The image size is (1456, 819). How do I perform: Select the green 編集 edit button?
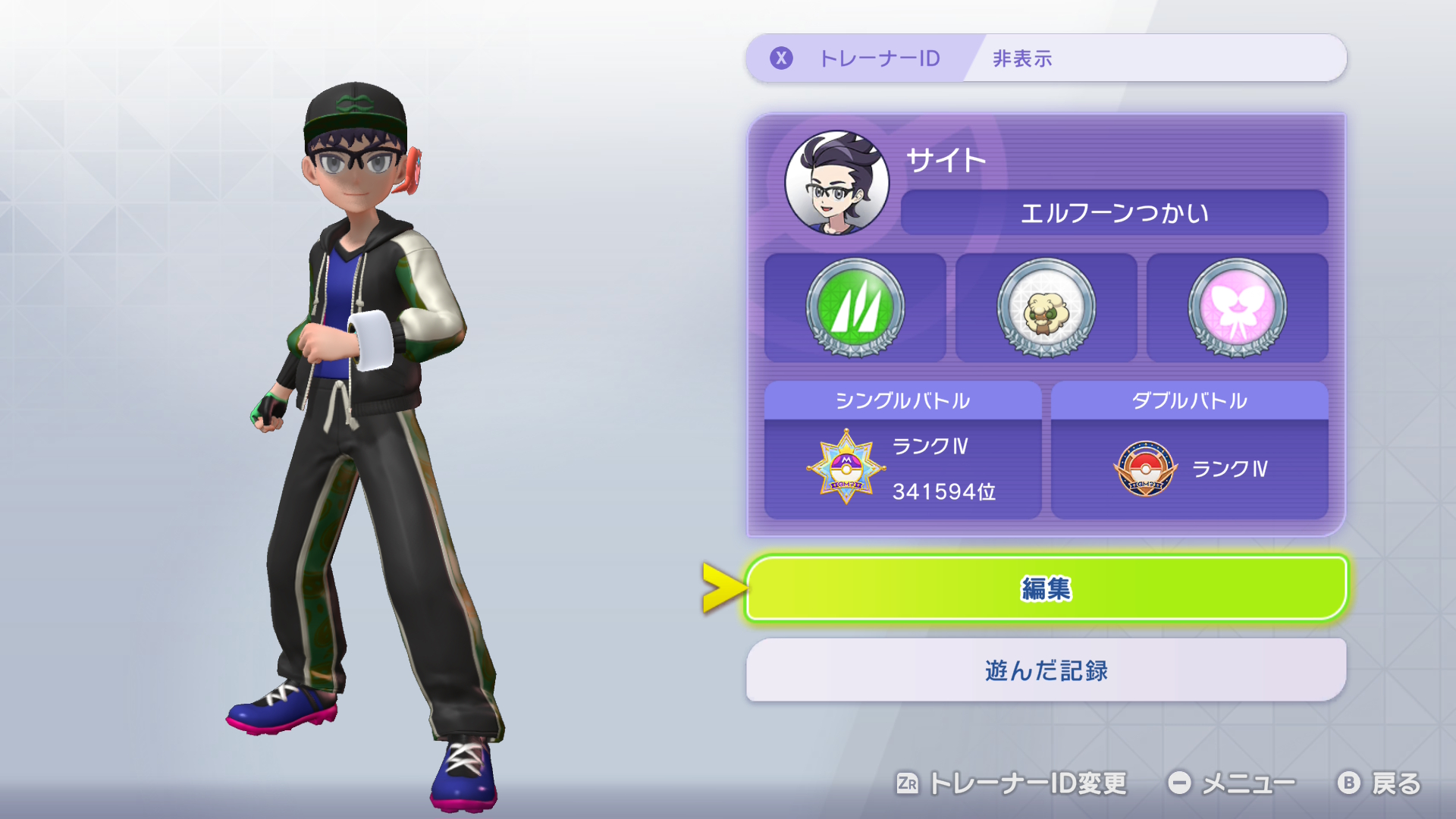tap(1046, 588)
